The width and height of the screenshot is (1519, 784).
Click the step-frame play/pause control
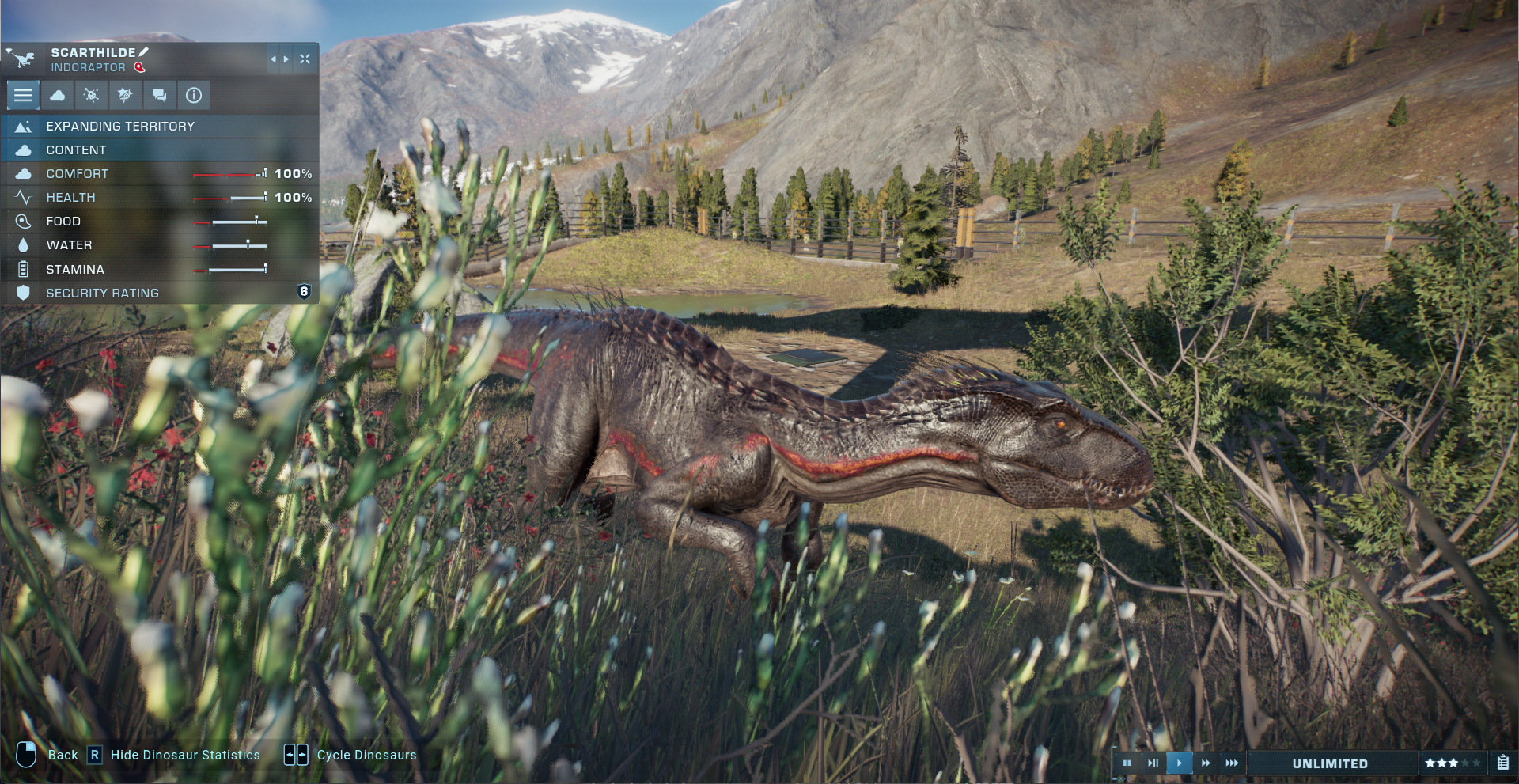pyautogui.click(x=1153, y=763)
